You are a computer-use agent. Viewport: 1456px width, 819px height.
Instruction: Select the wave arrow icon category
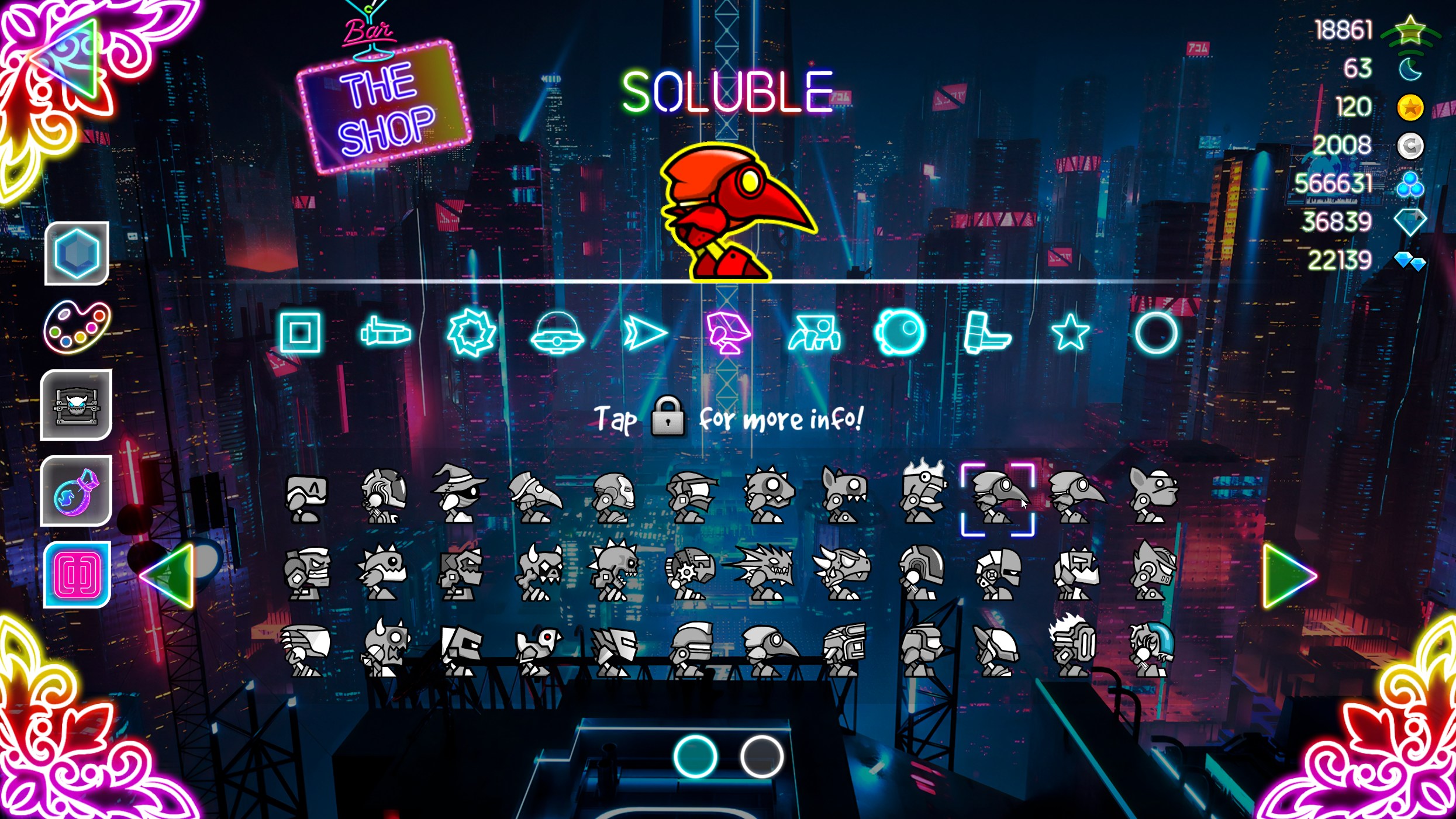pyautogui.click(x=643, y=333)
